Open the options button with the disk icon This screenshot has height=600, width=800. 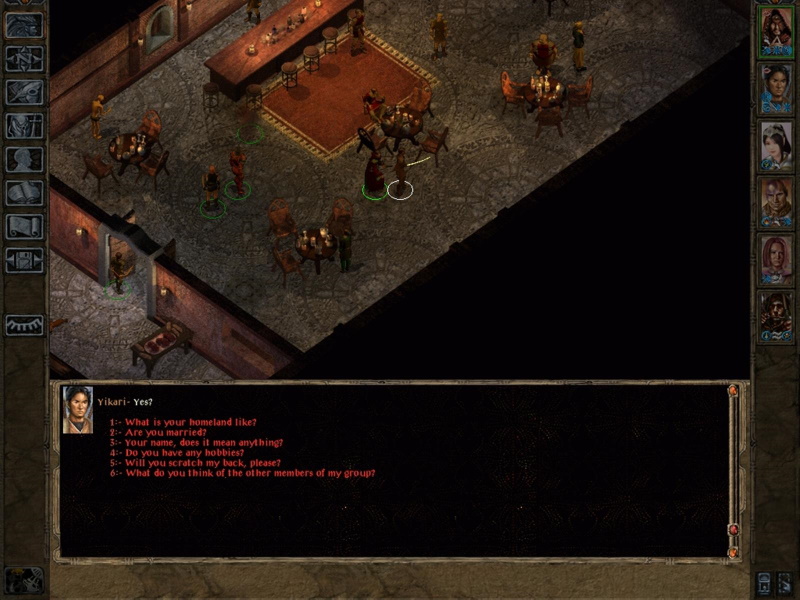tap(24, 260)
